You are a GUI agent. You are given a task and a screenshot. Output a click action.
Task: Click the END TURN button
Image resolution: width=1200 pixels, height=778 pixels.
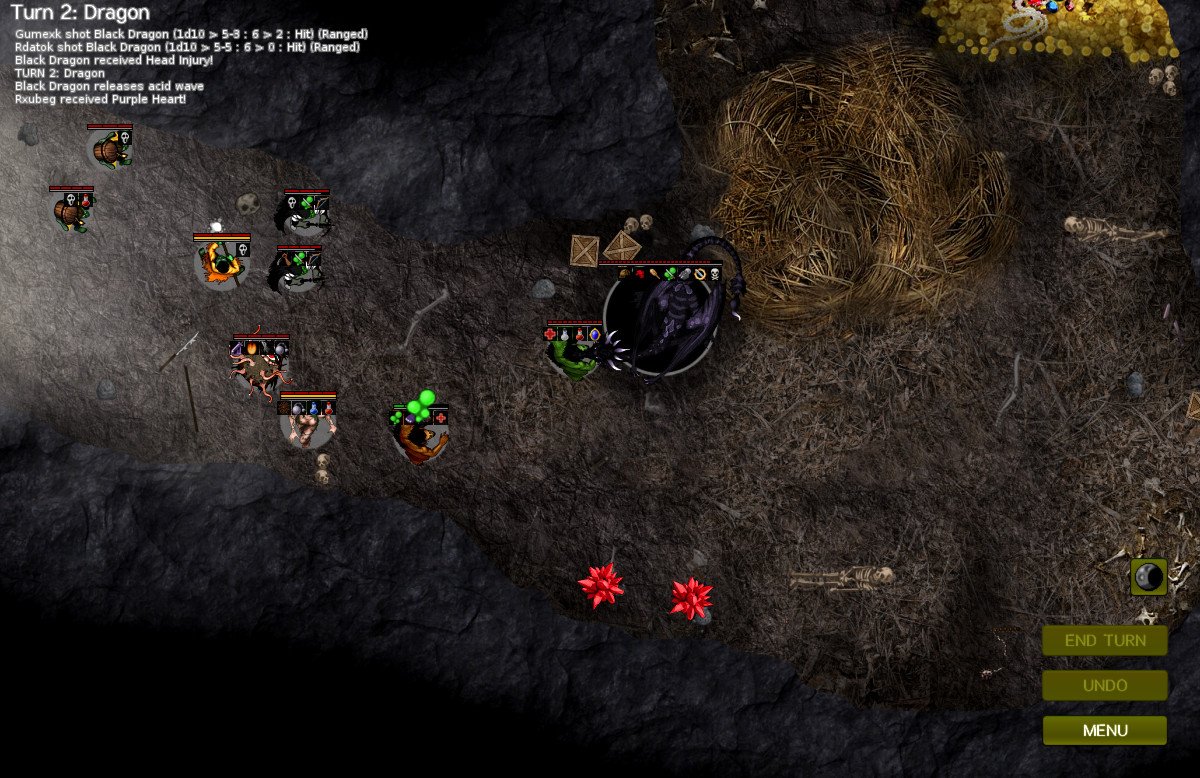pos(1104,641)
